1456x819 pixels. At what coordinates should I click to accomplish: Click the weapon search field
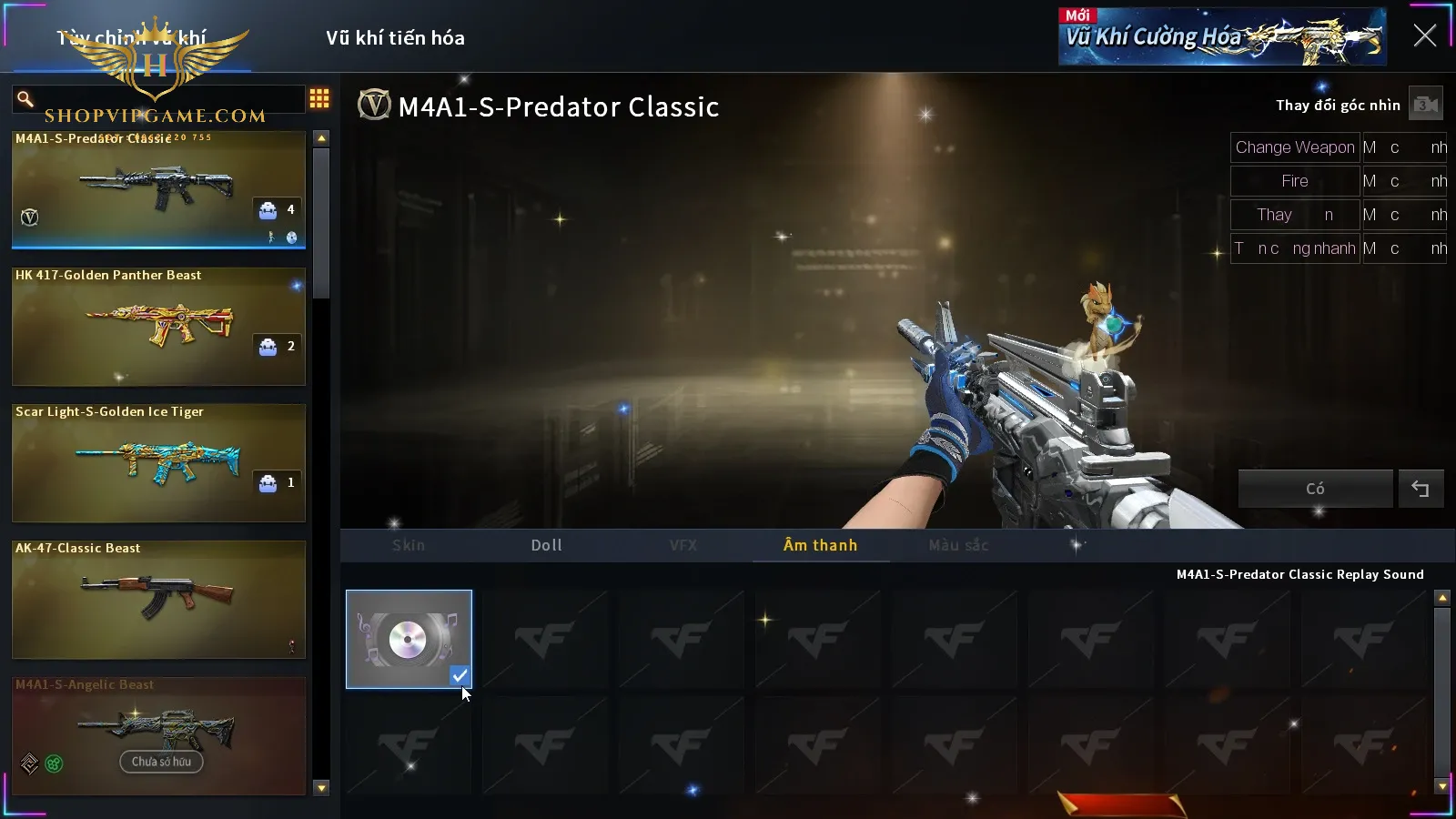(x=164, y=98)
